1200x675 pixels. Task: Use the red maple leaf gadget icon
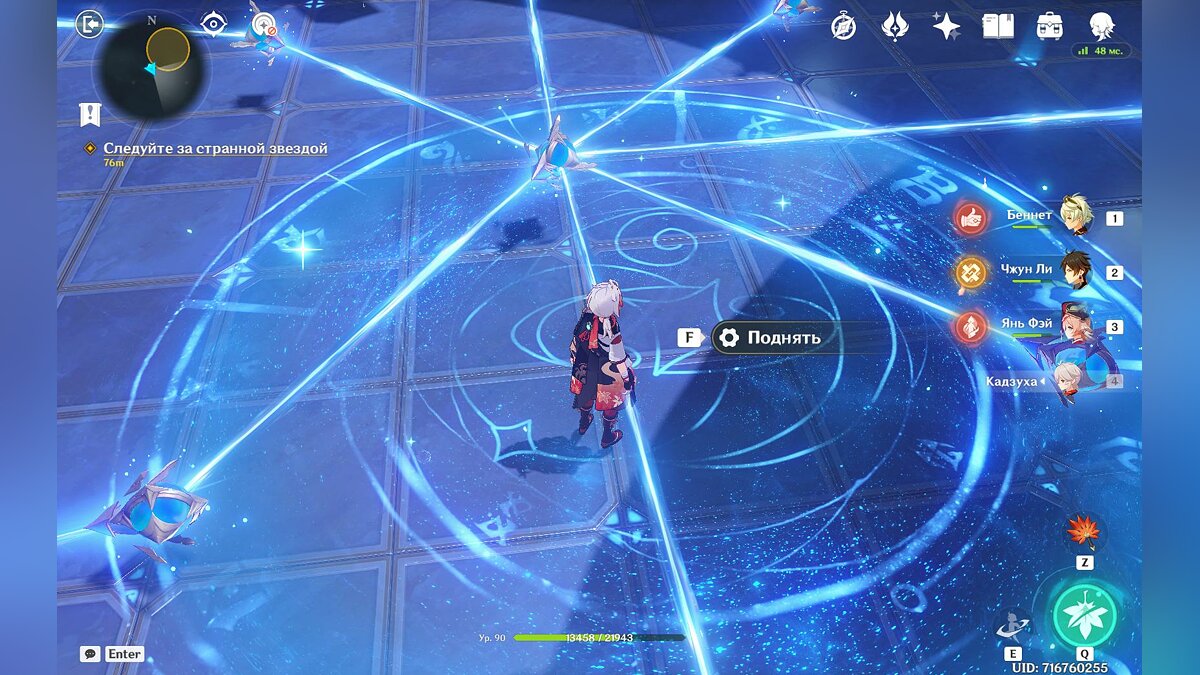[1083, 530]
